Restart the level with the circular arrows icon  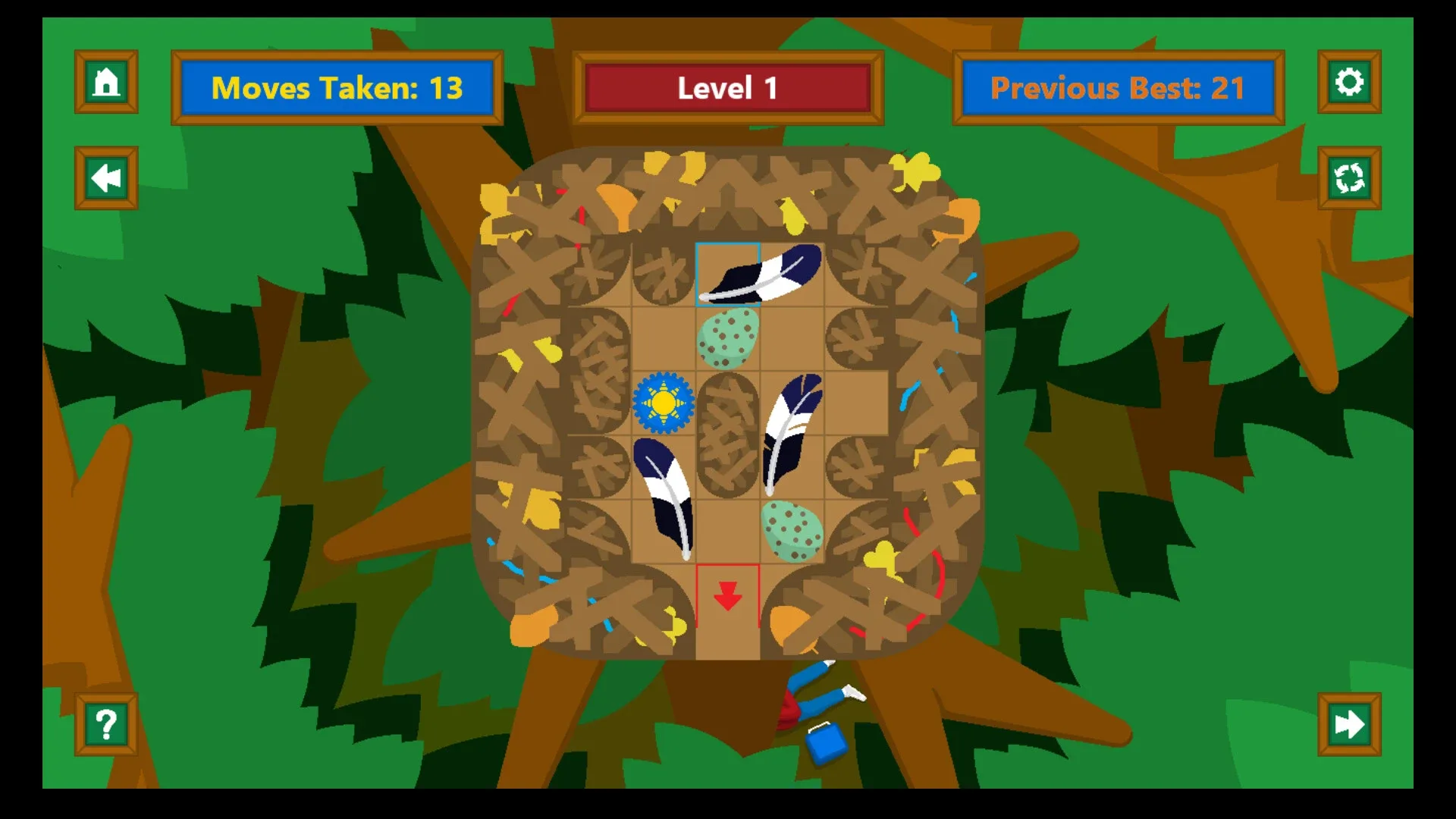[x=1349, y=177]
